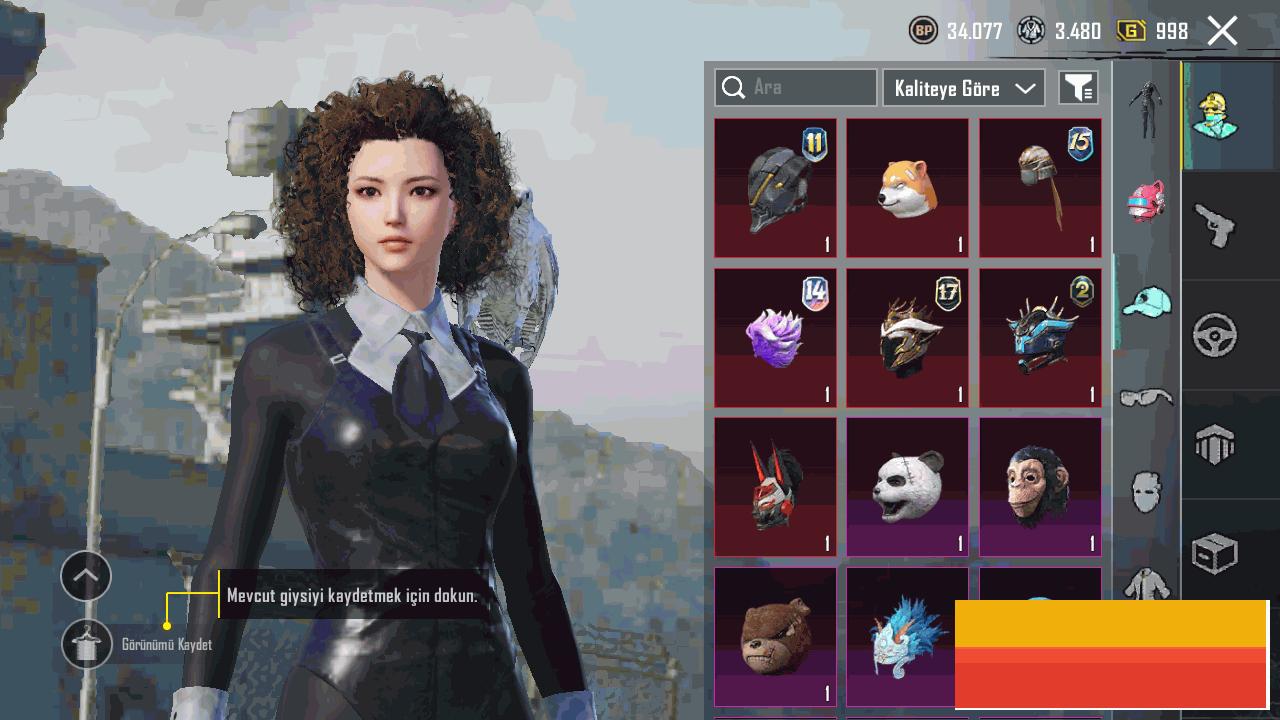
Task: Pick the red horned samurai helmet
Action: point(775,487)
